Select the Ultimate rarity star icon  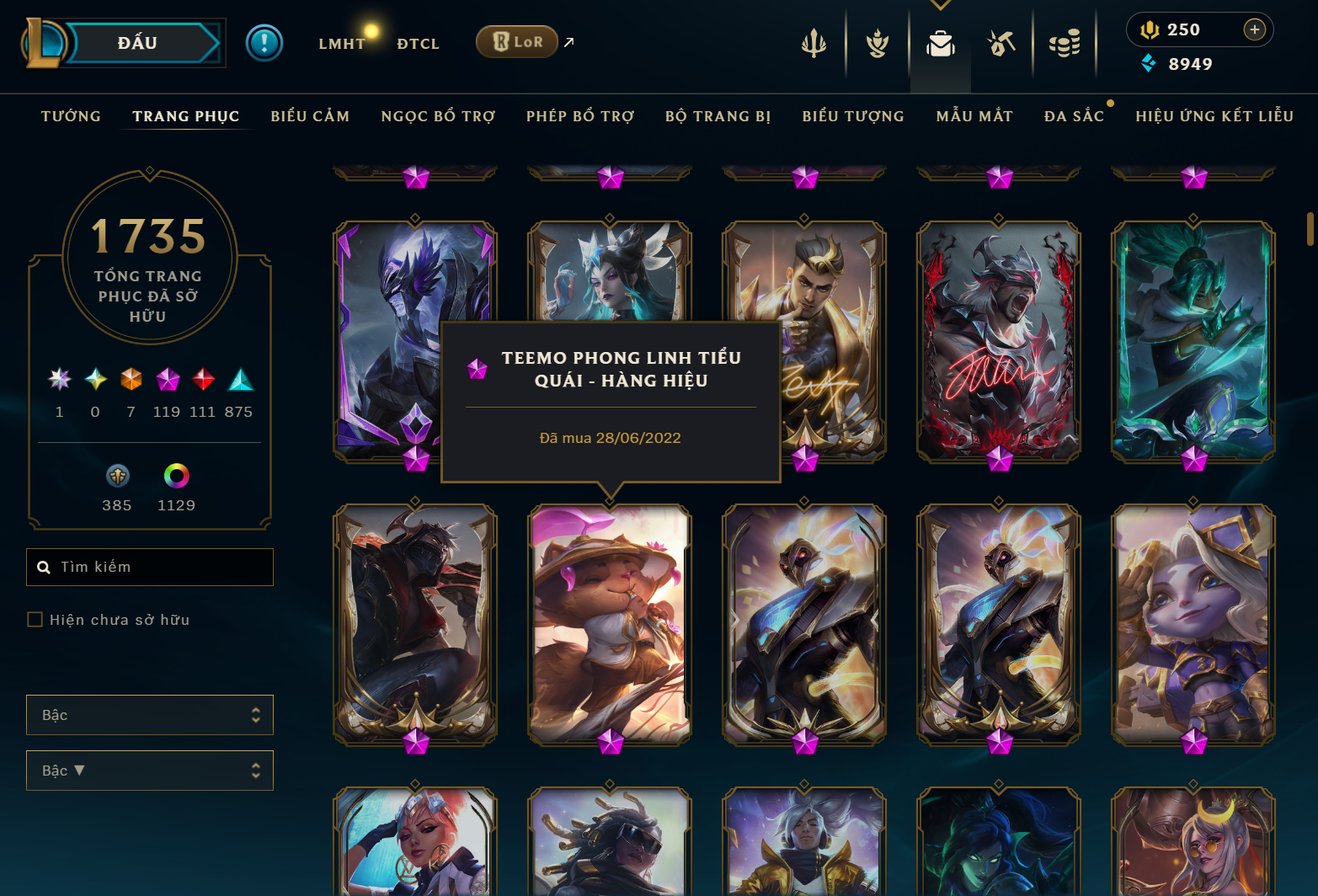(x=59, y=381)
